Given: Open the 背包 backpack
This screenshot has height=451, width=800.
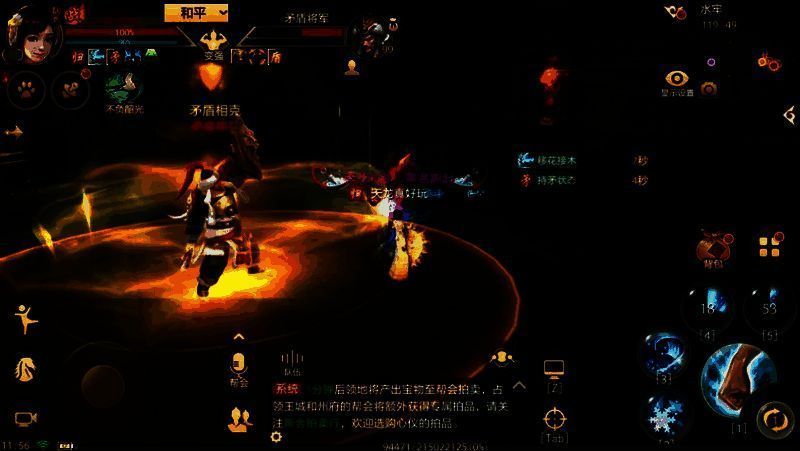Looking at the screenshot, I should click(x=714, y=247).
